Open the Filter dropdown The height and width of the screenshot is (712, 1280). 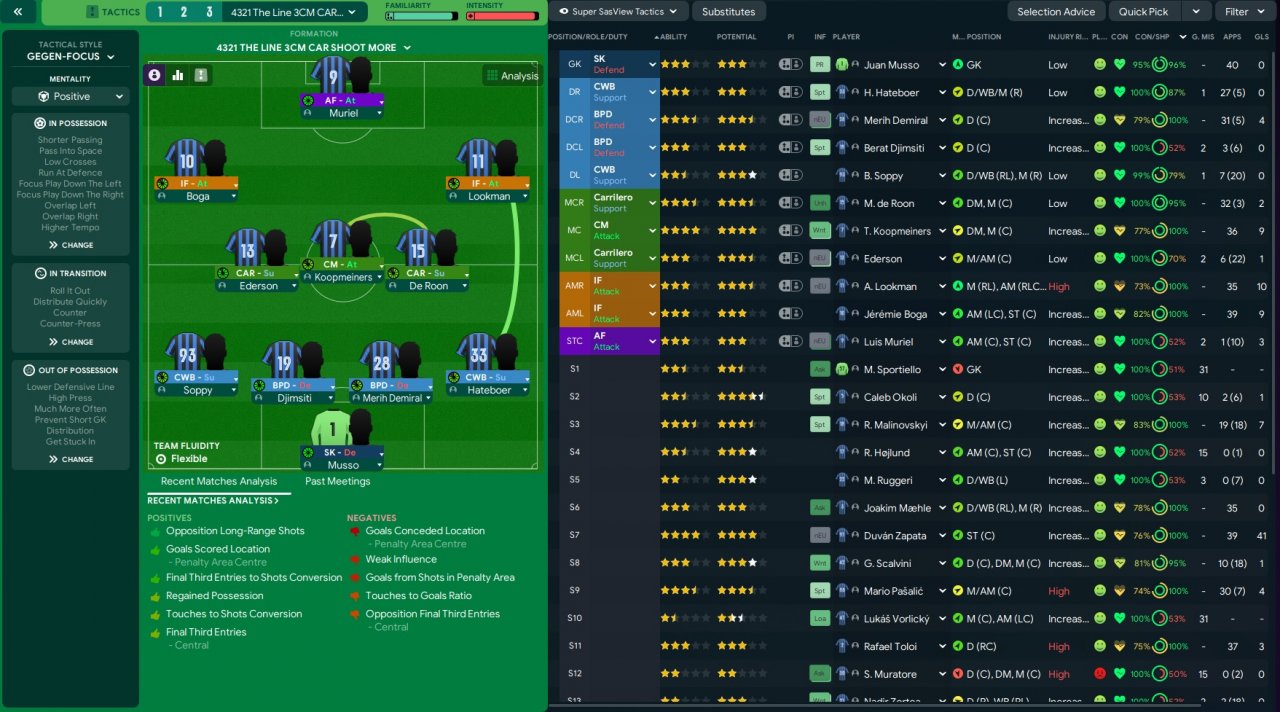(1244, 12)
